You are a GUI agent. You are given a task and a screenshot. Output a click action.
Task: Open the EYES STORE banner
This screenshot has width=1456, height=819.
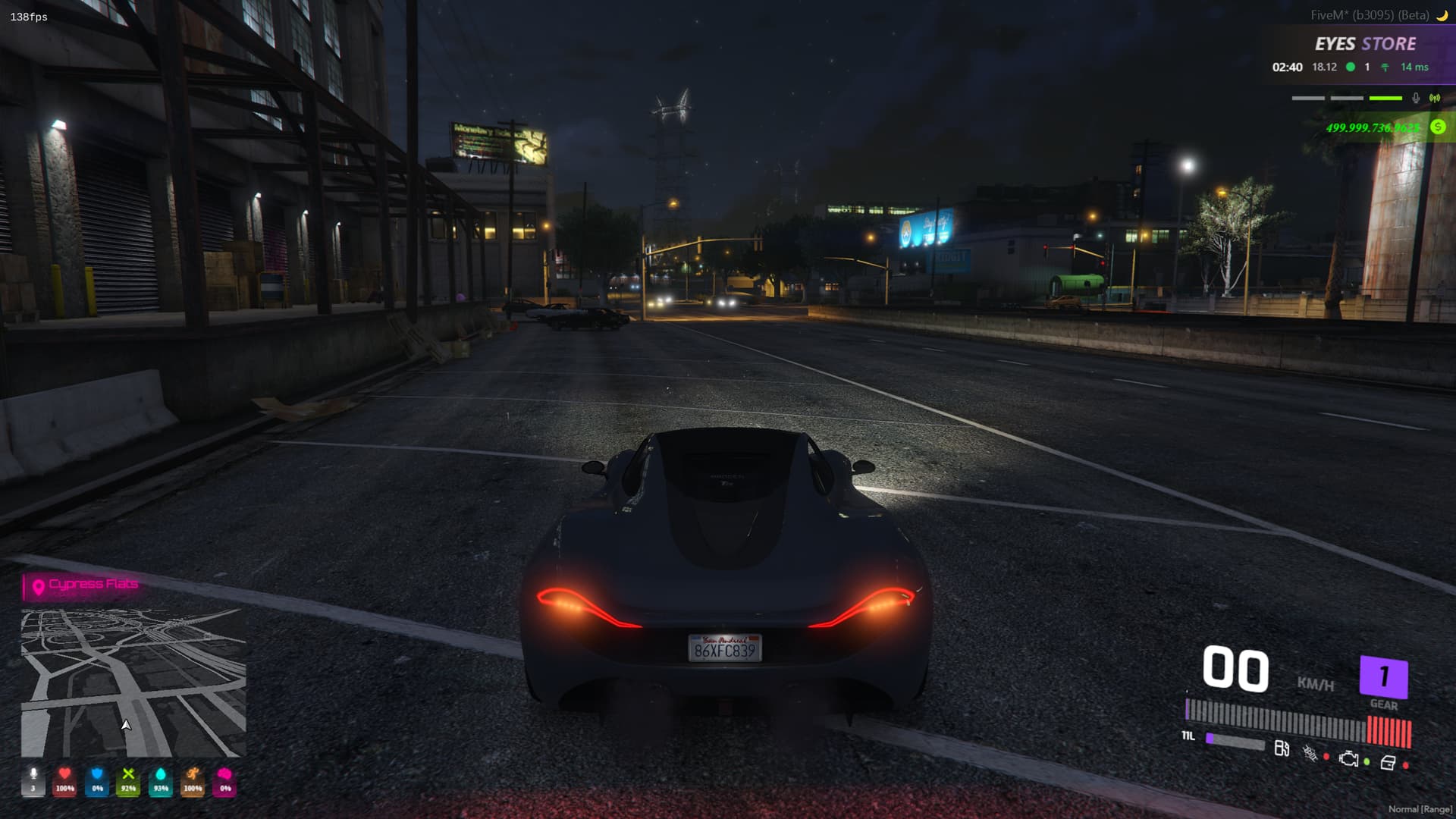click(1365, 45)
